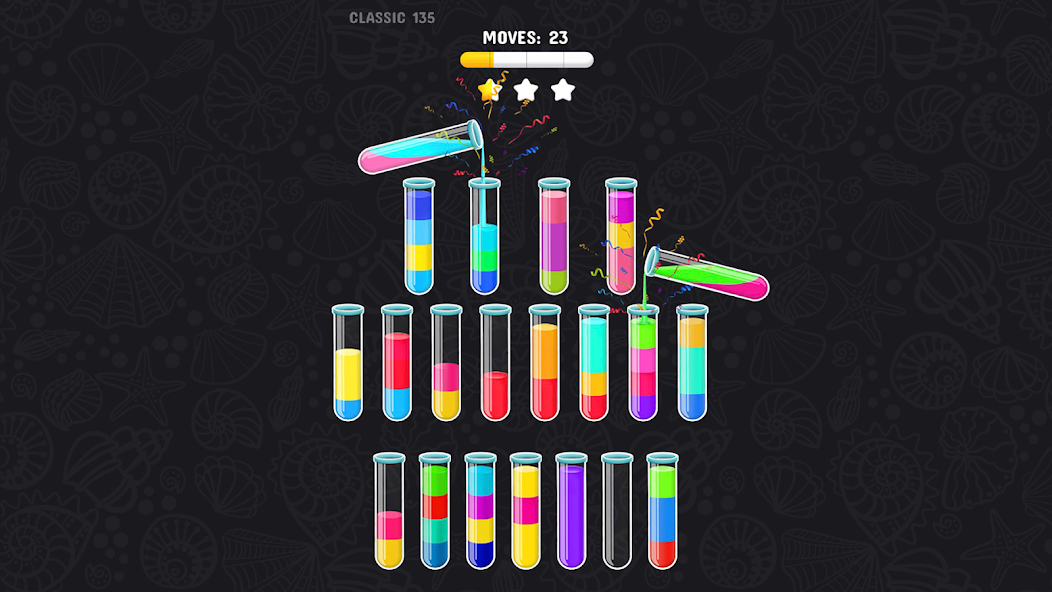Pick the cyan, magenta, yellow, navy tube

coord(480,511)
